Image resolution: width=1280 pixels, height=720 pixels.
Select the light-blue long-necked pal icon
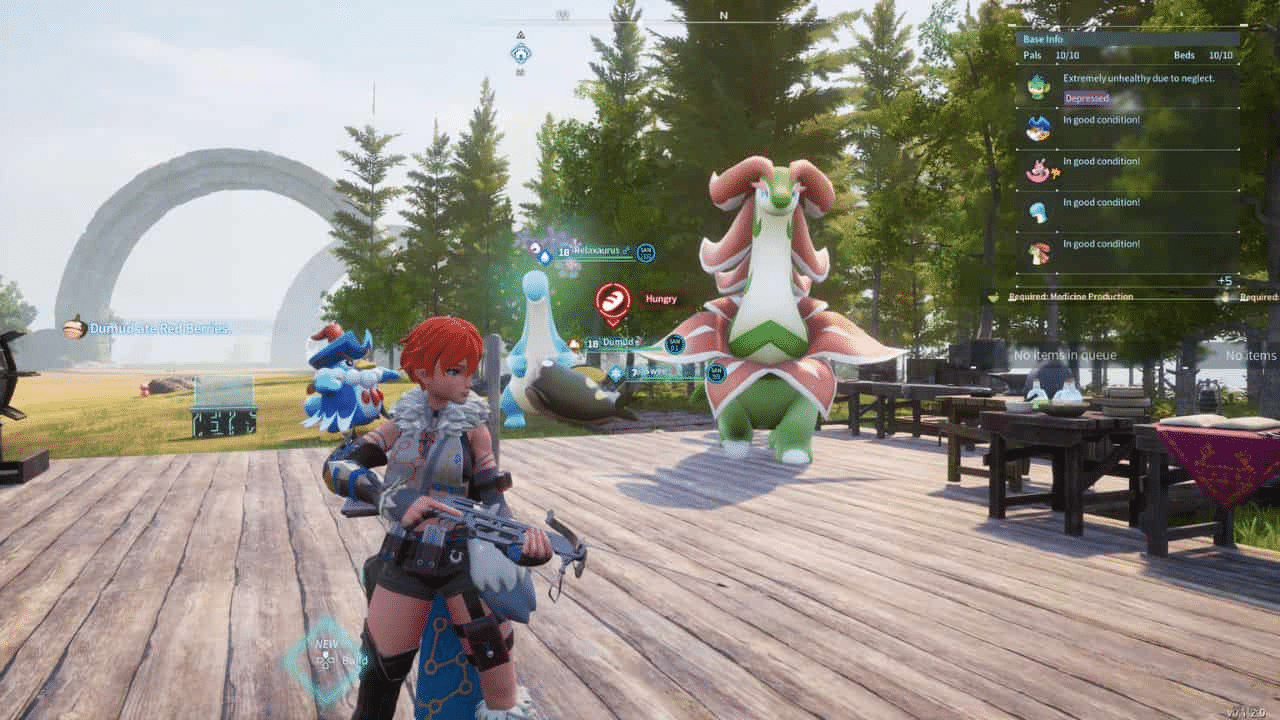click(x=1037, y=211)
